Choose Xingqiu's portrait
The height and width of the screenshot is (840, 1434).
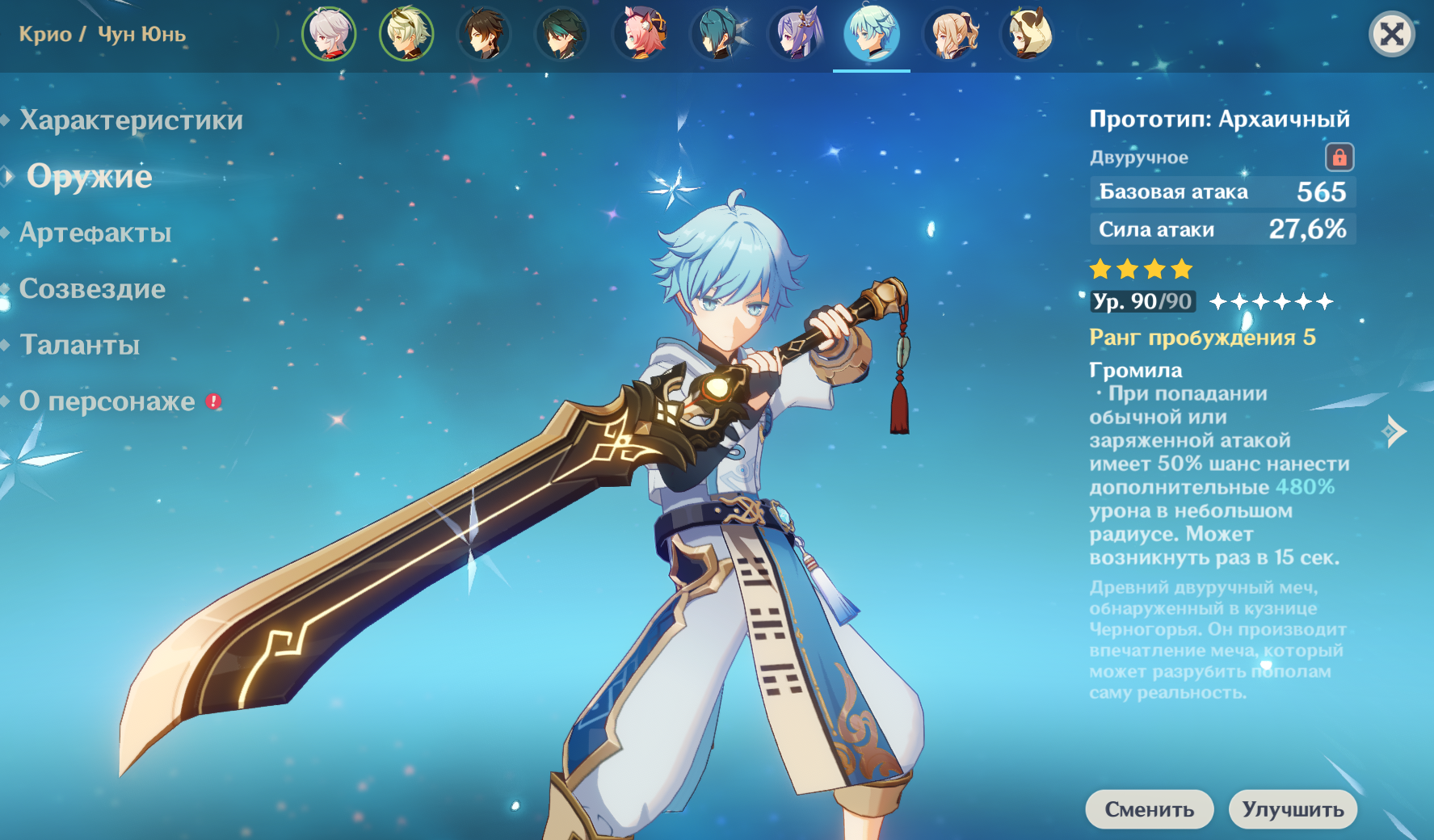coord(717,35)
